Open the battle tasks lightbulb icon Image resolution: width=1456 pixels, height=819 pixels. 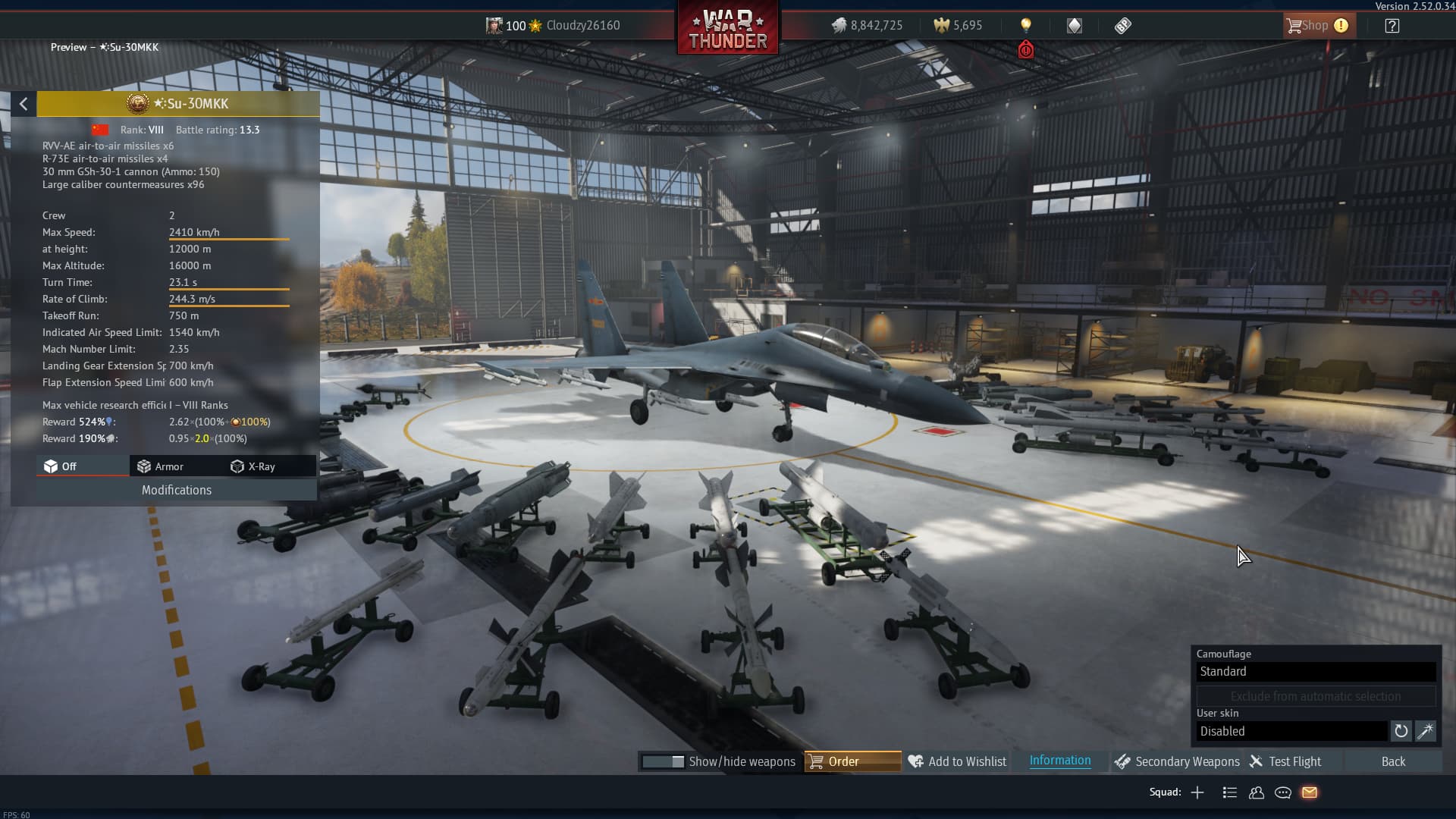1027,25
